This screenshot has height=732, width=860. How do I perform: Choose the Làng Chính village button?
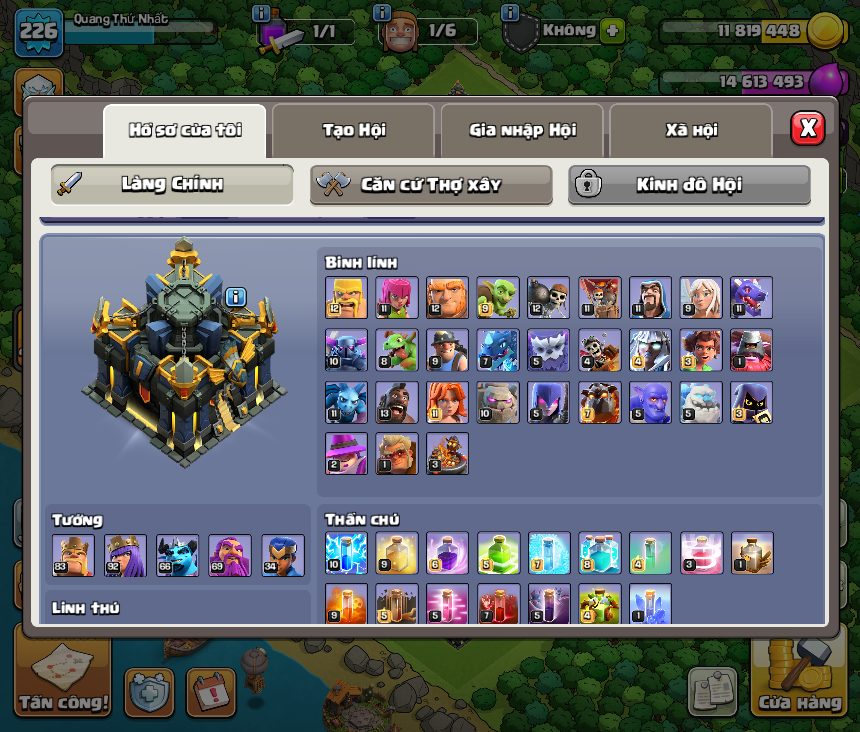(x=172, y=185)
